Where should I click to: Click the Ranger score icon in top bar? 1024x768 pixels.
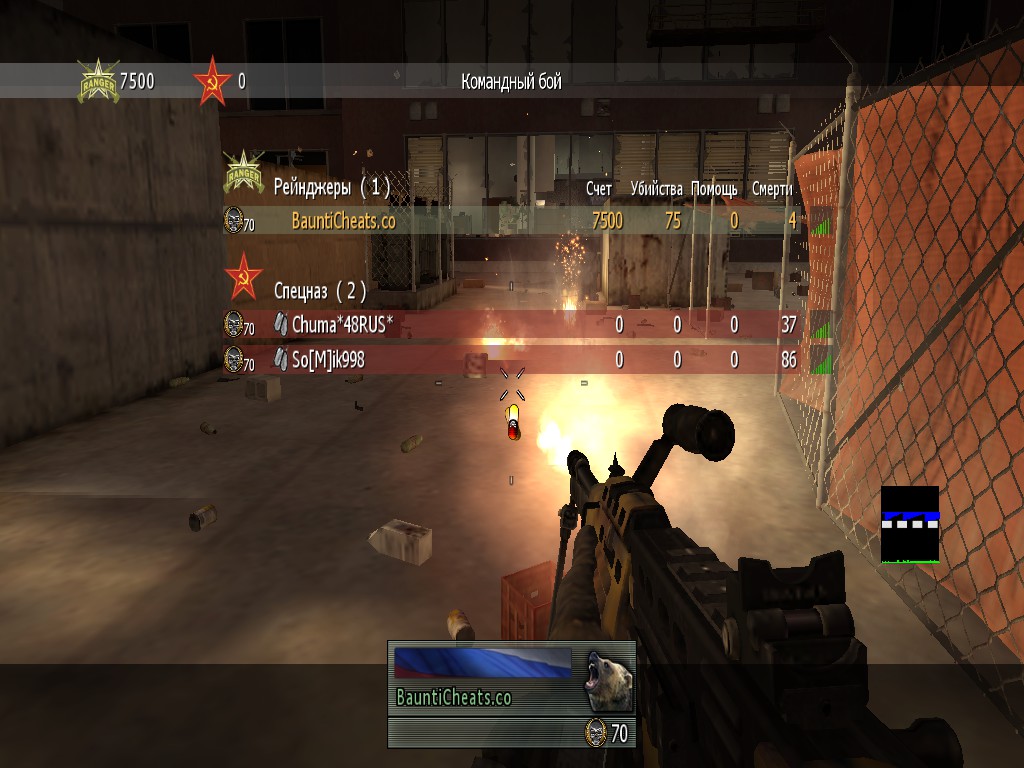click(98, 81)
